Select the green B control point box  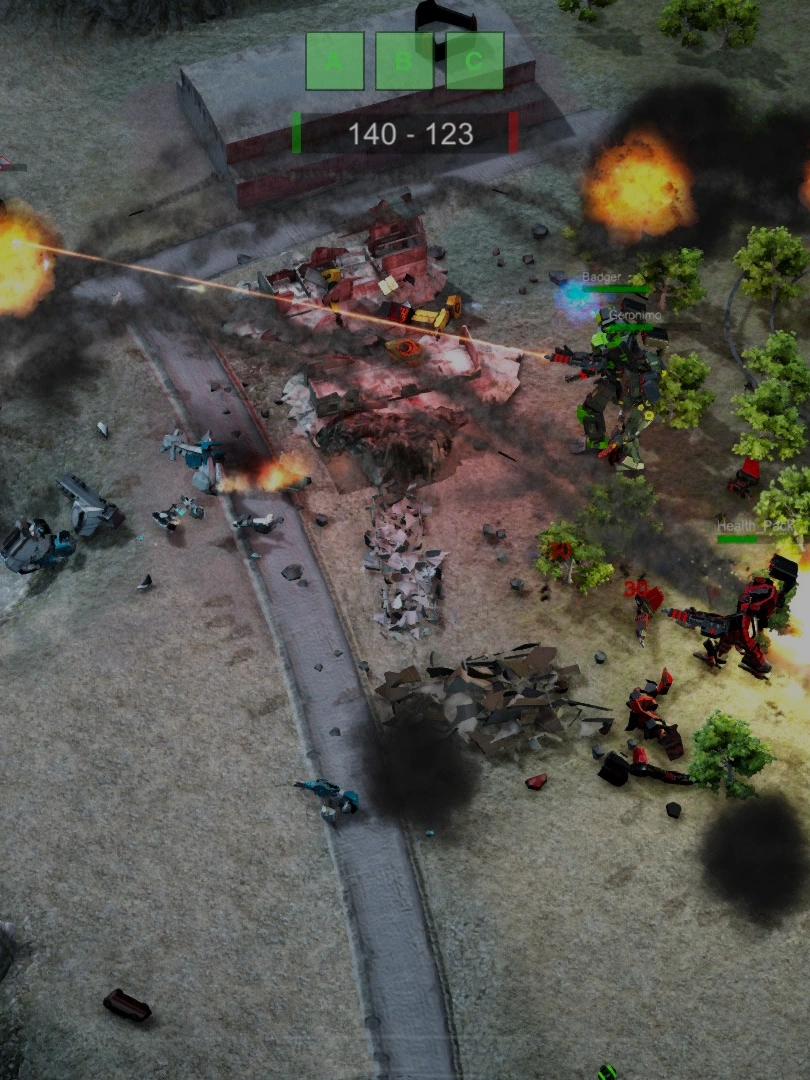click(404, 61)
